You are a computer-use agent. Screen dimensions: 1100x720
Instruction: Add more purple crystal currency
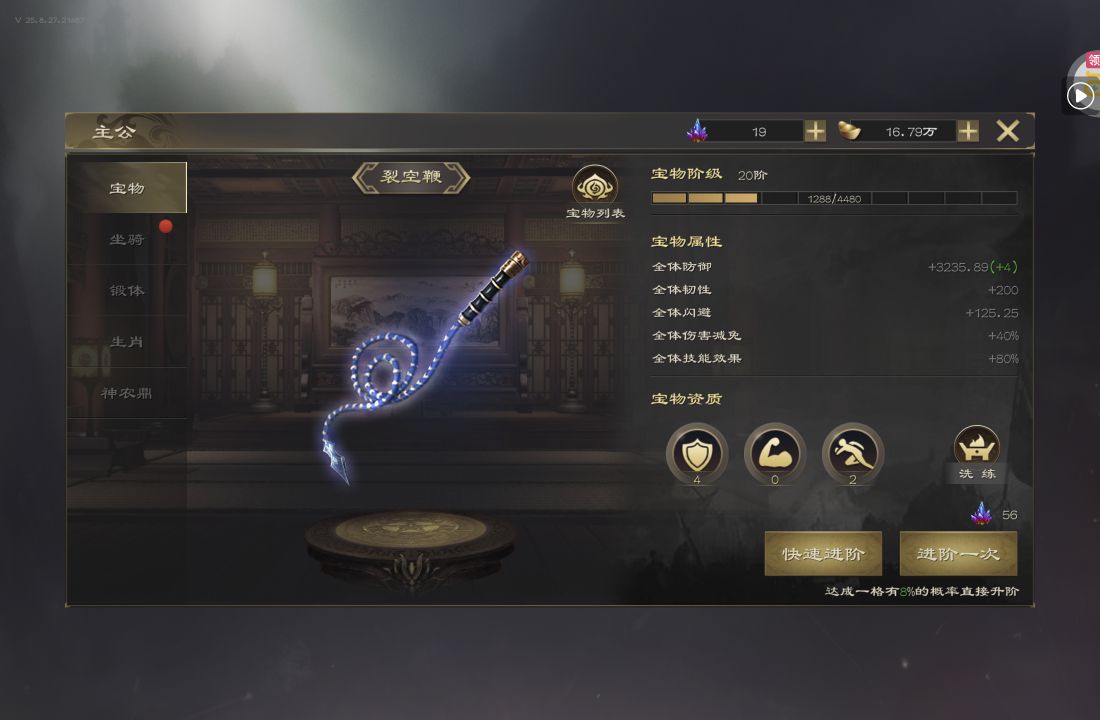(x=815, y=131)
